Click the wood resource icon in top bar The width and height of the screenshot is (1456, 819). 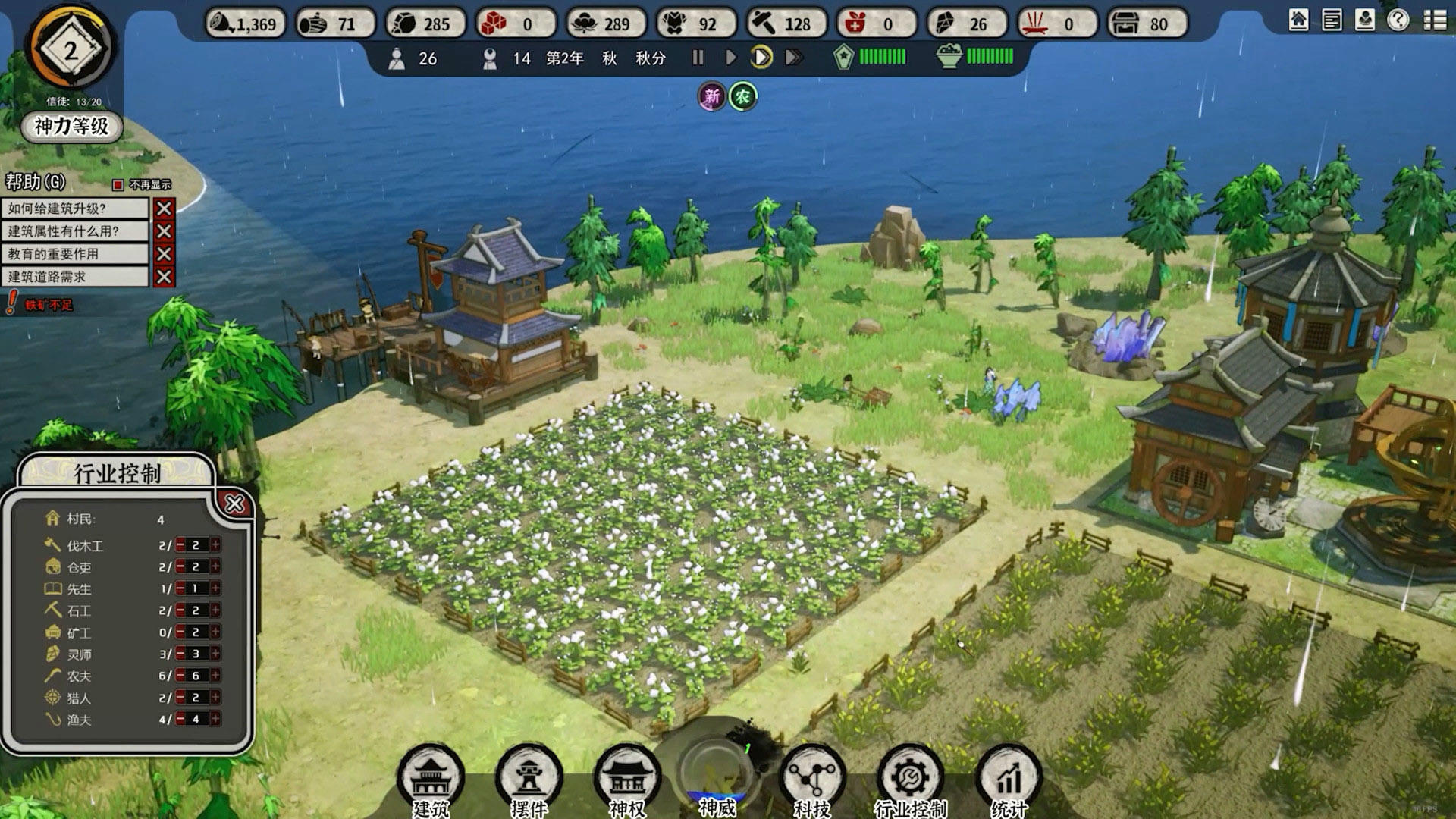click(x=315, y=23)
